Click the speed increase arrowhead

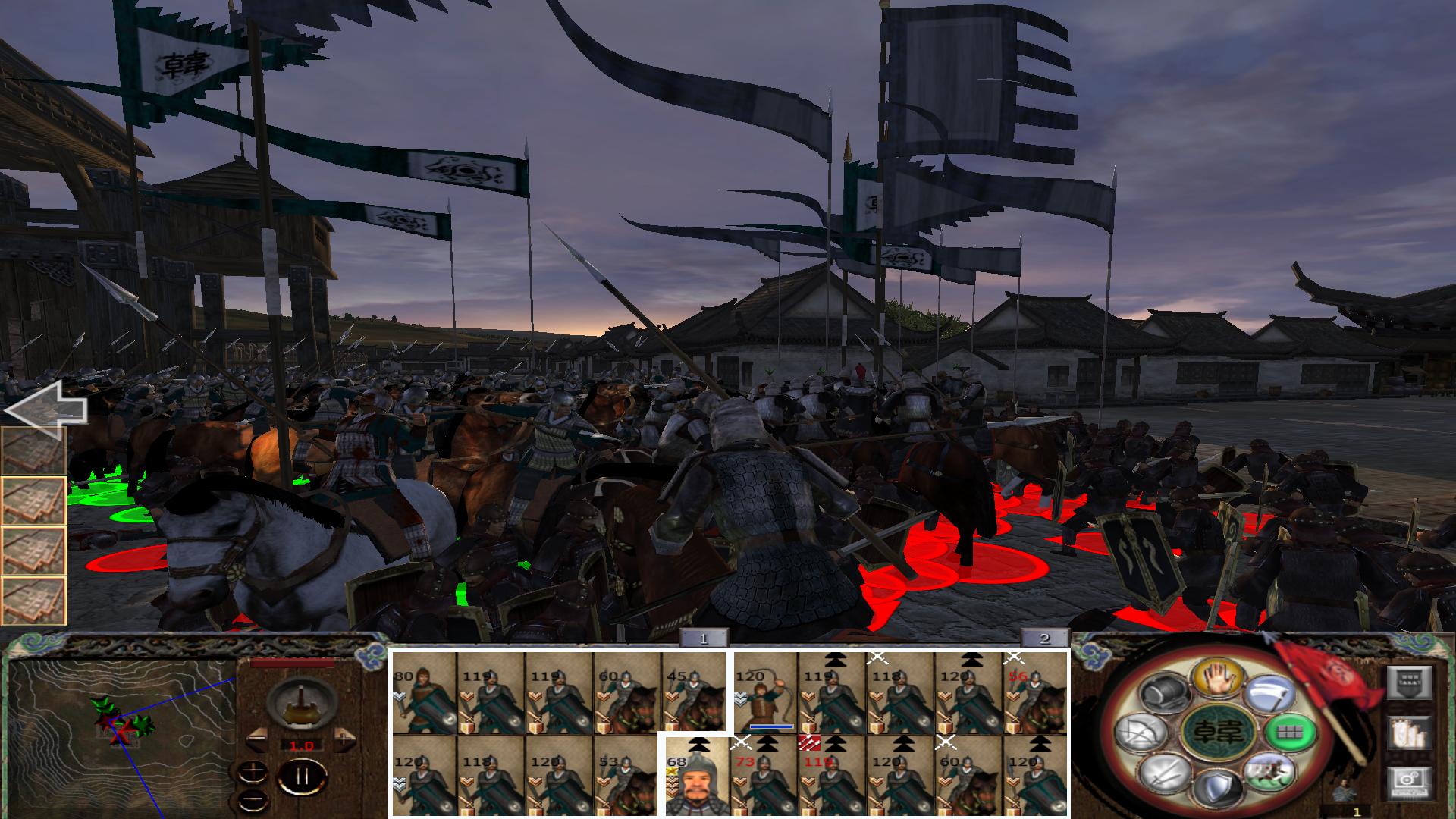tap(343, 739)
